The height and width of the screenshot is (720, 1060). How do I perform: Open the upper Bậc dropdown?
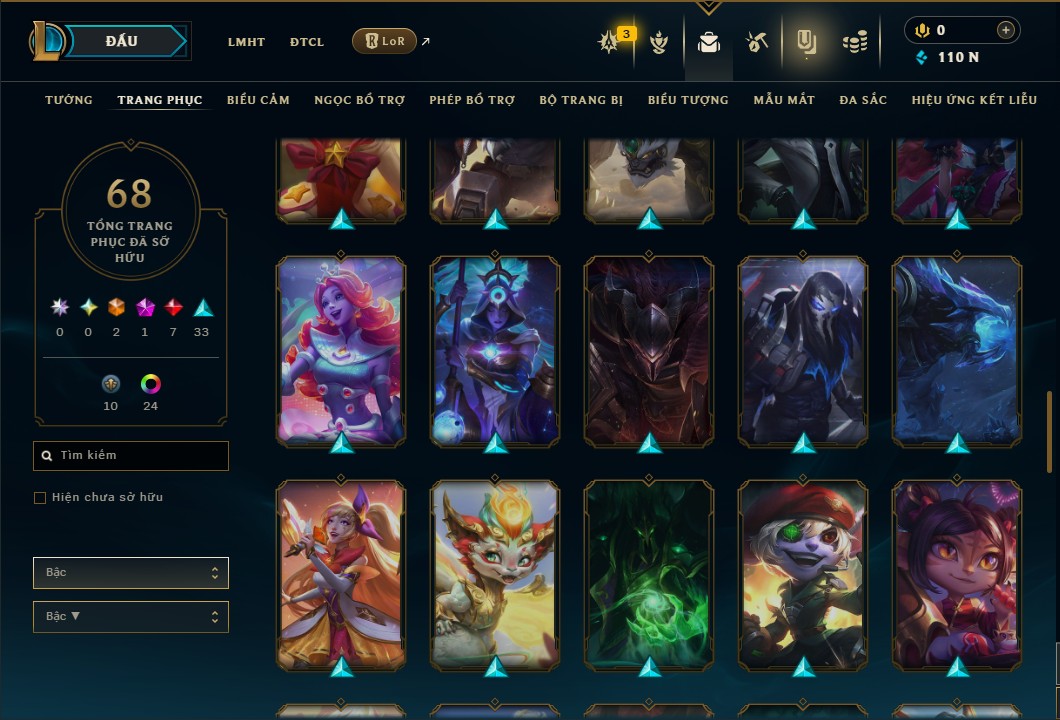pos(131,573)
